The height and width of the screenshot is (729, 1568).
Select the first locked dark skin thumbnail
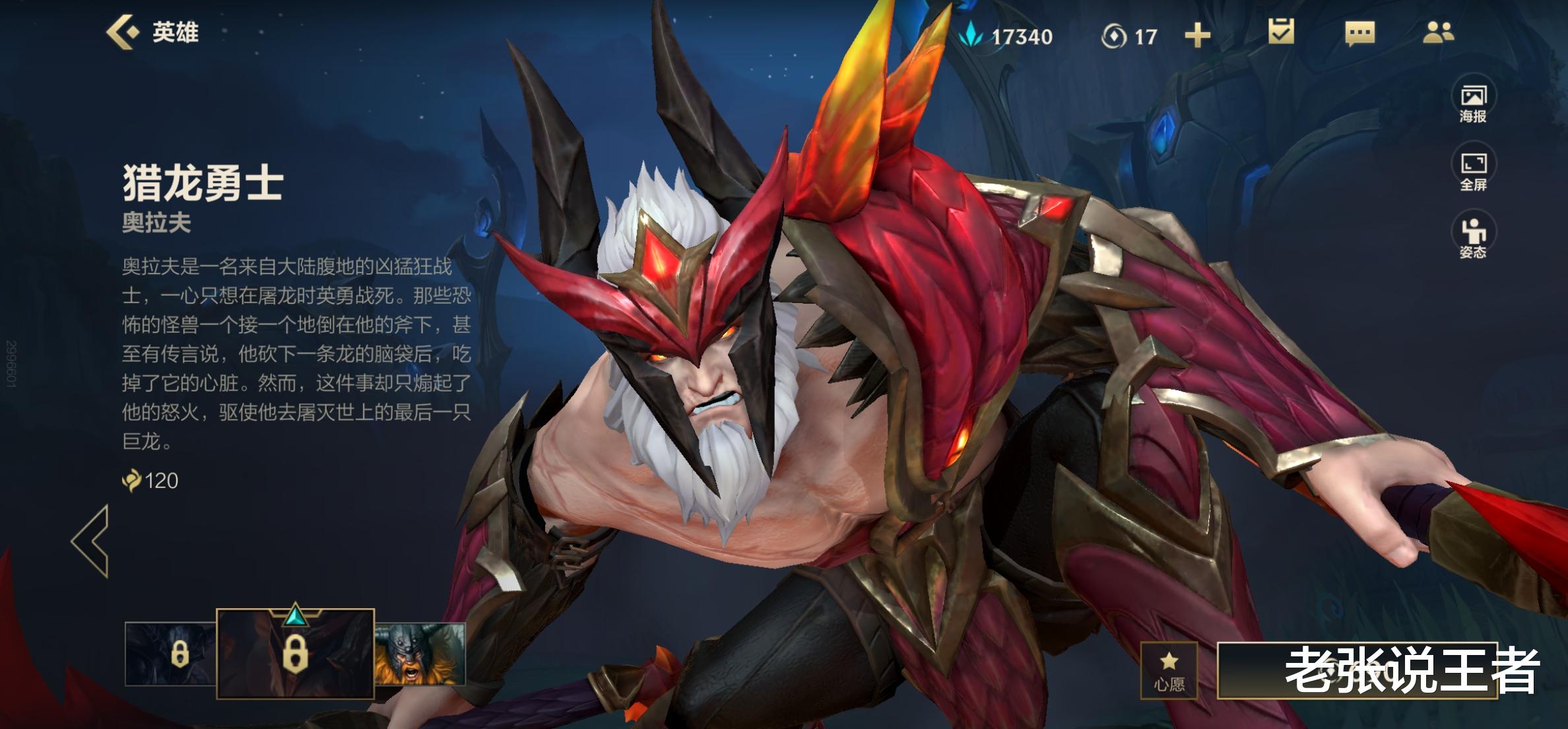click(x=170, y=654)
